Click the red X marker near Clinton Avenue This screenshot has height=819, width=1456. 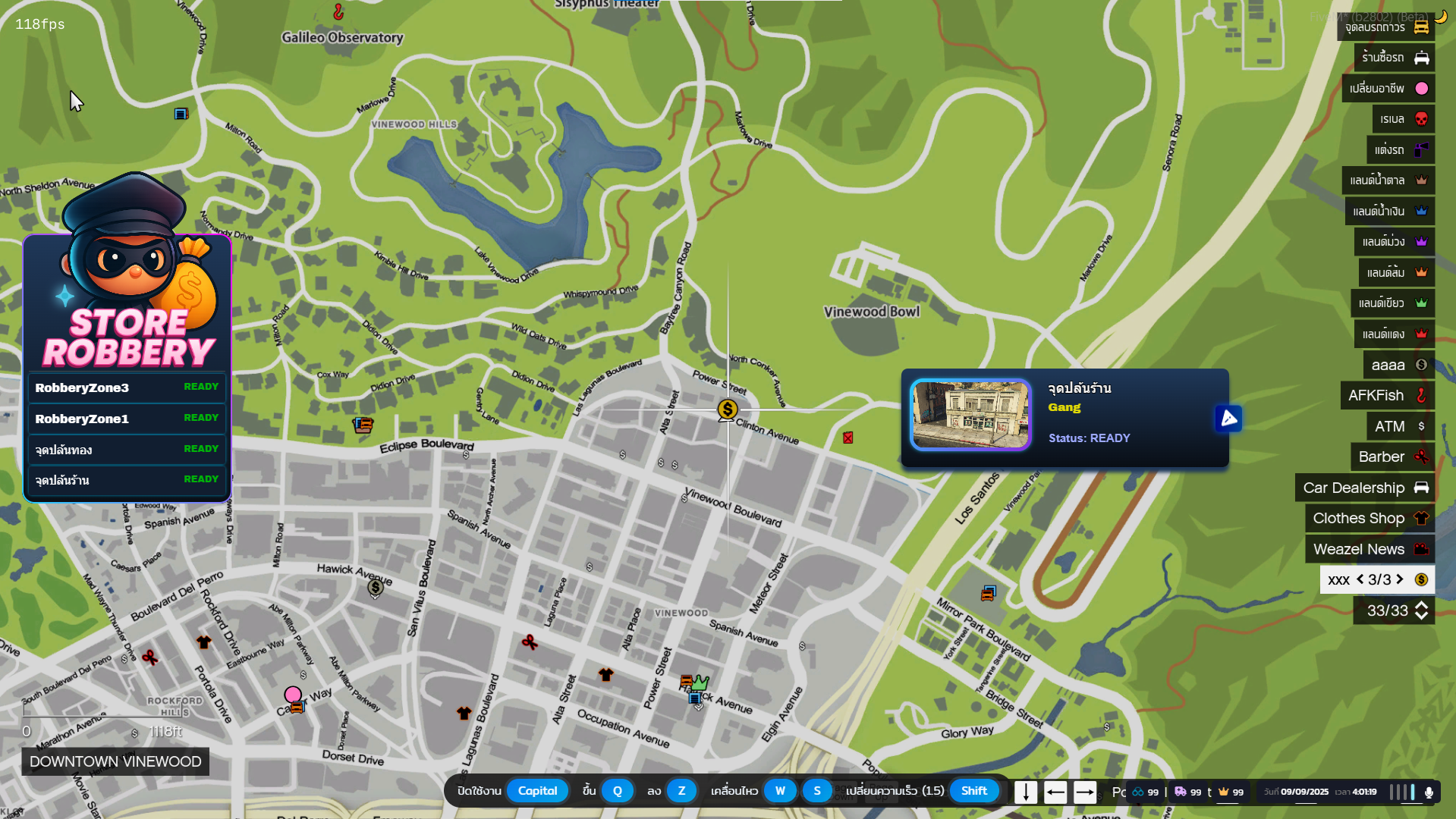click(x=847, y=438)
